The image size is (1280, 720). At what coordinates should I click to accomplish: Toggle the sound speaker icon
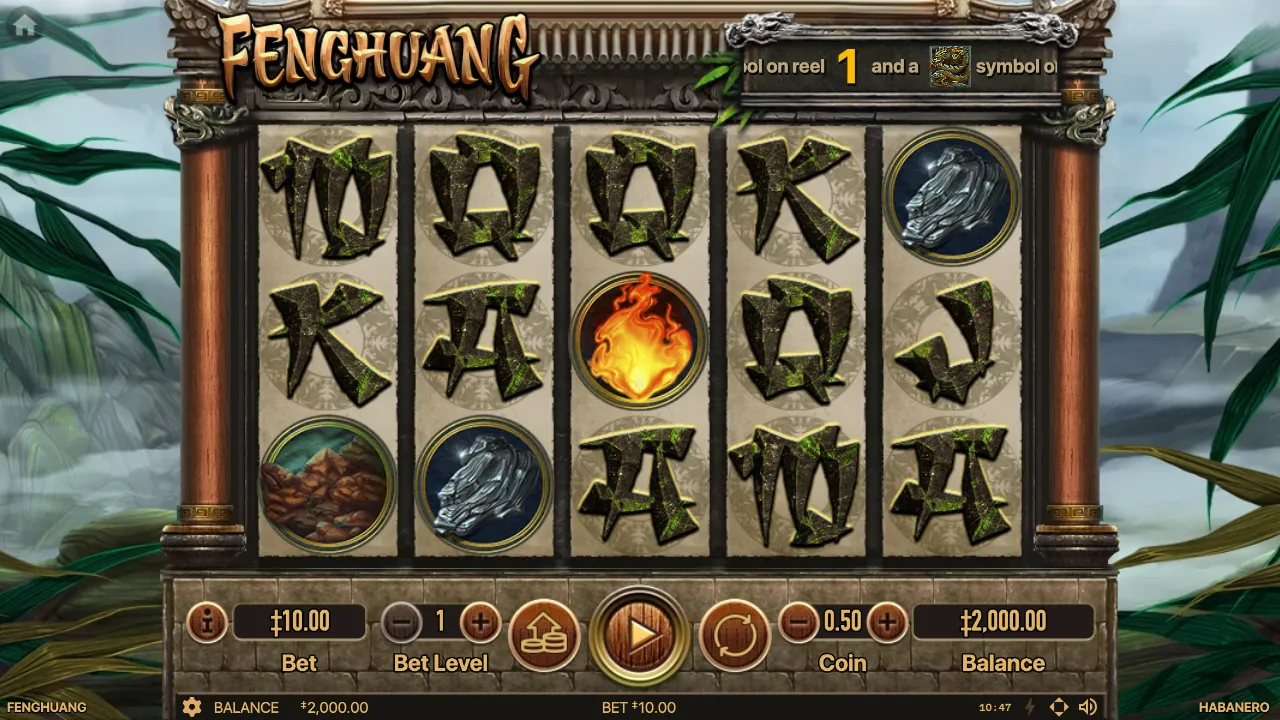1088,707
